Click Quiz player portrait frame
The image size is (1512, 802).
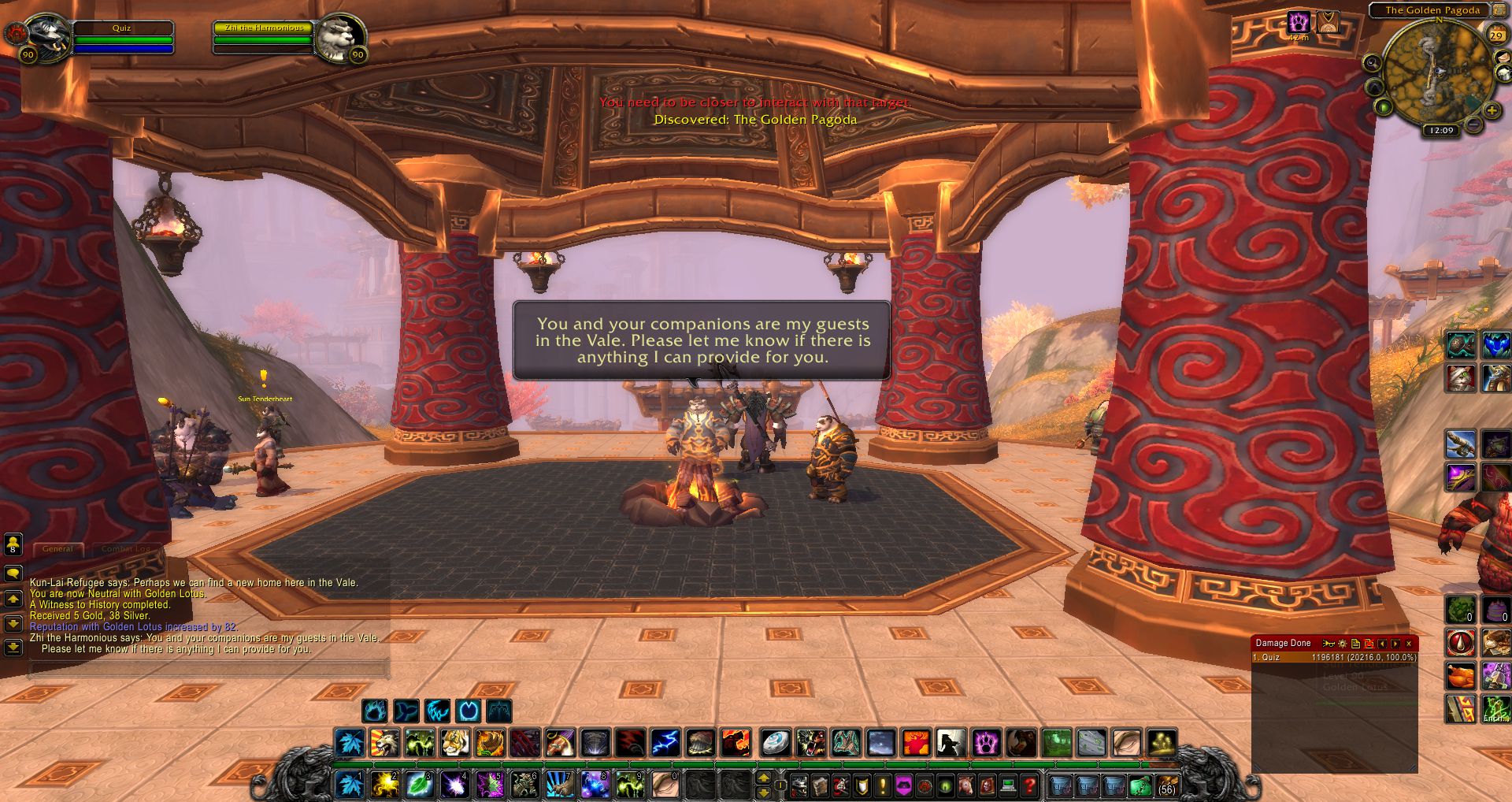[x=47, y=35]
